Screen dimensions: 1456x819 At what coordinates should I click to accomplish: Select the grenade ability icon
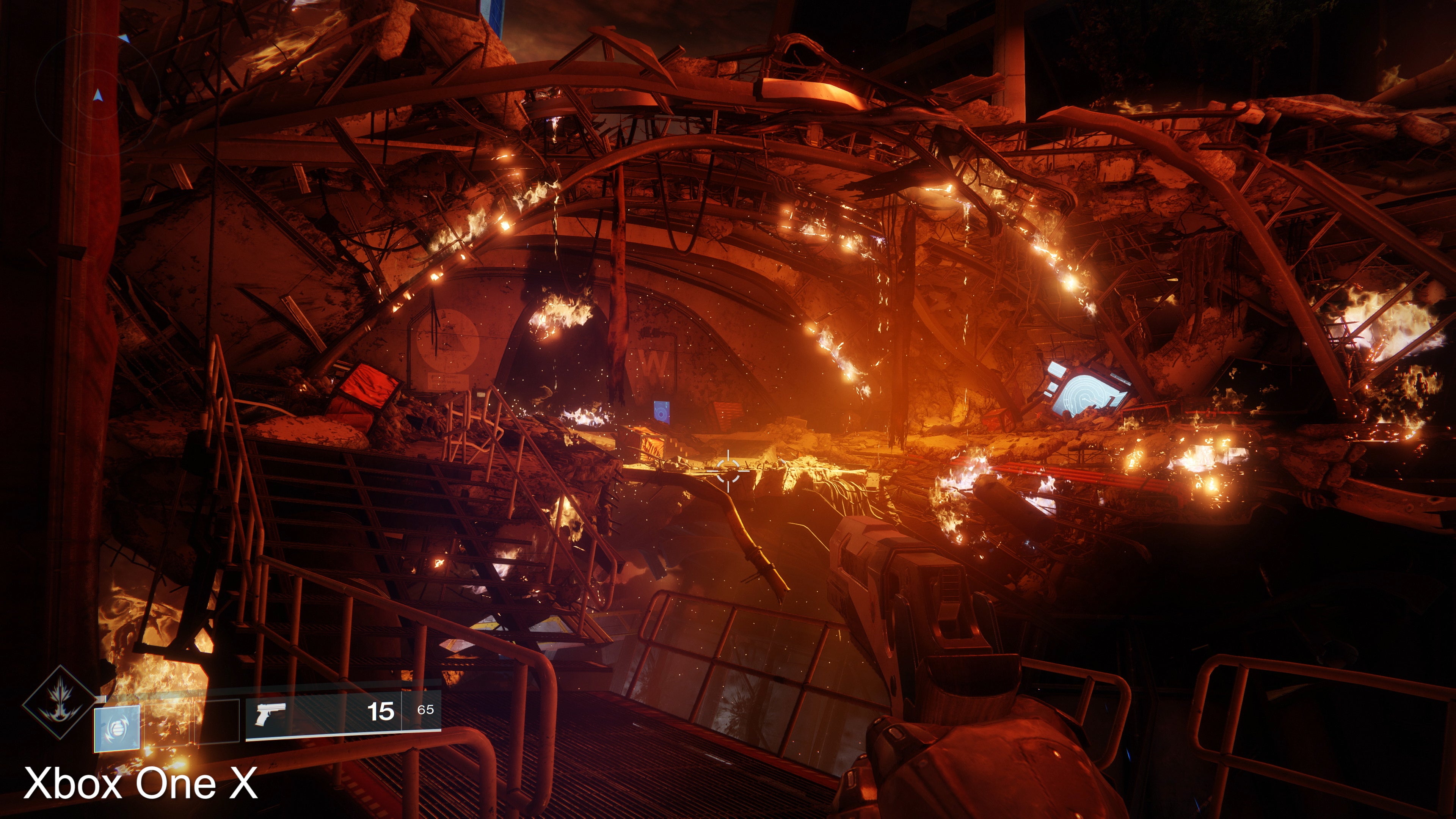point(117,728)
